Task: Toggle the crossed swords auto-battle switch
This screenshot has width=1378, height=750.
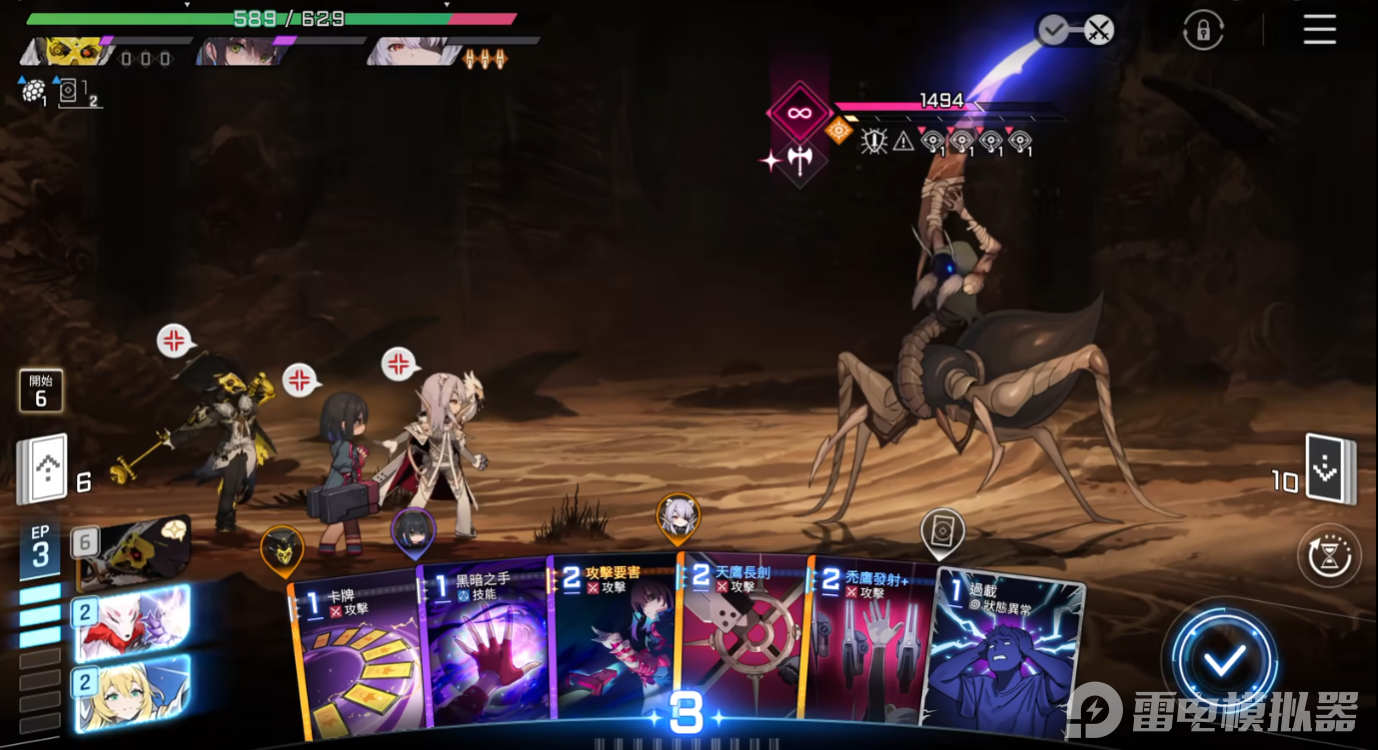Action: click(1098, 30)
